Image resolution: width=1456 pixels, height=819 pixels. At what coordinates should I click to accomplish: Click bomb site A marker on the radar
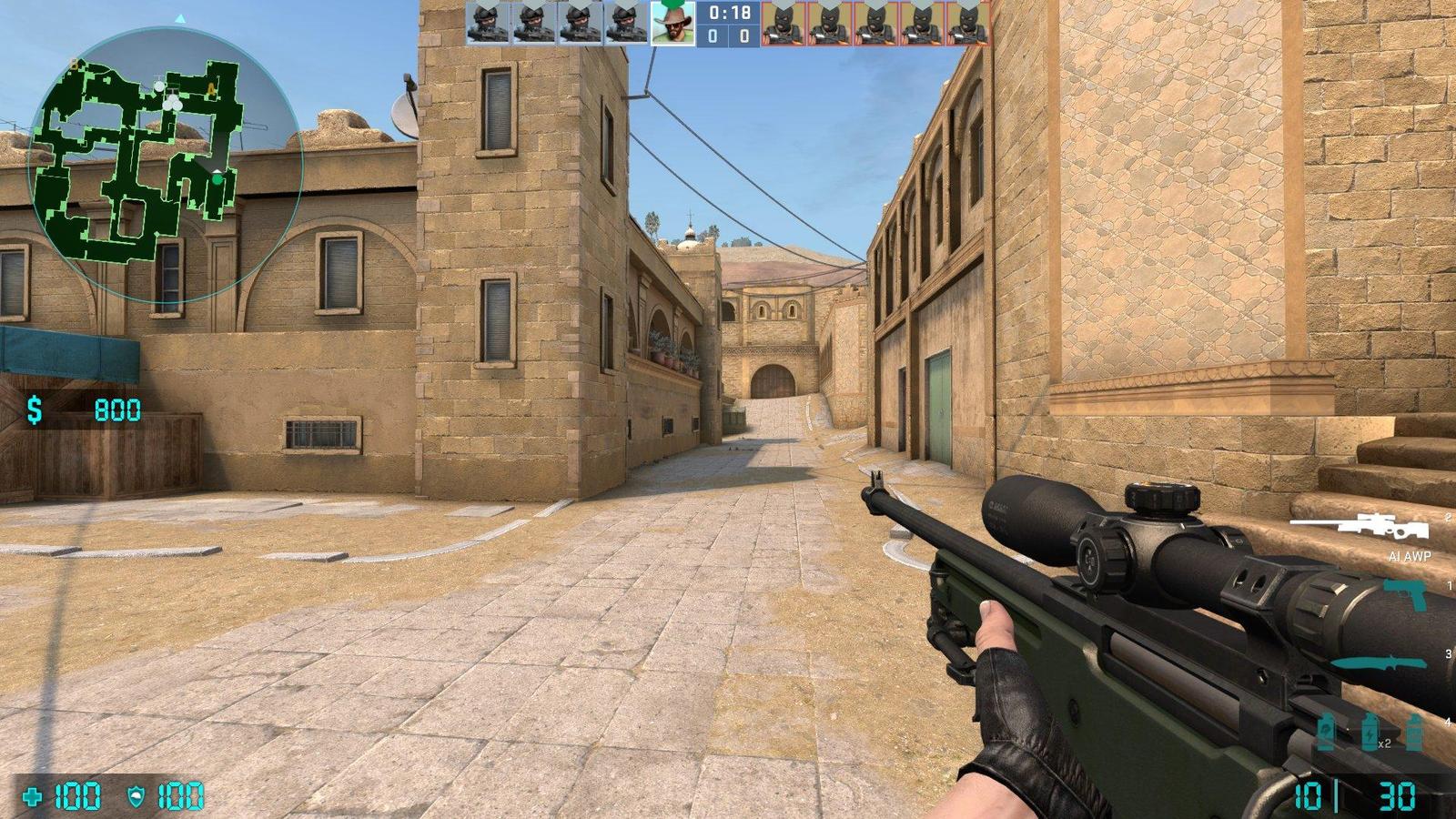211,87
